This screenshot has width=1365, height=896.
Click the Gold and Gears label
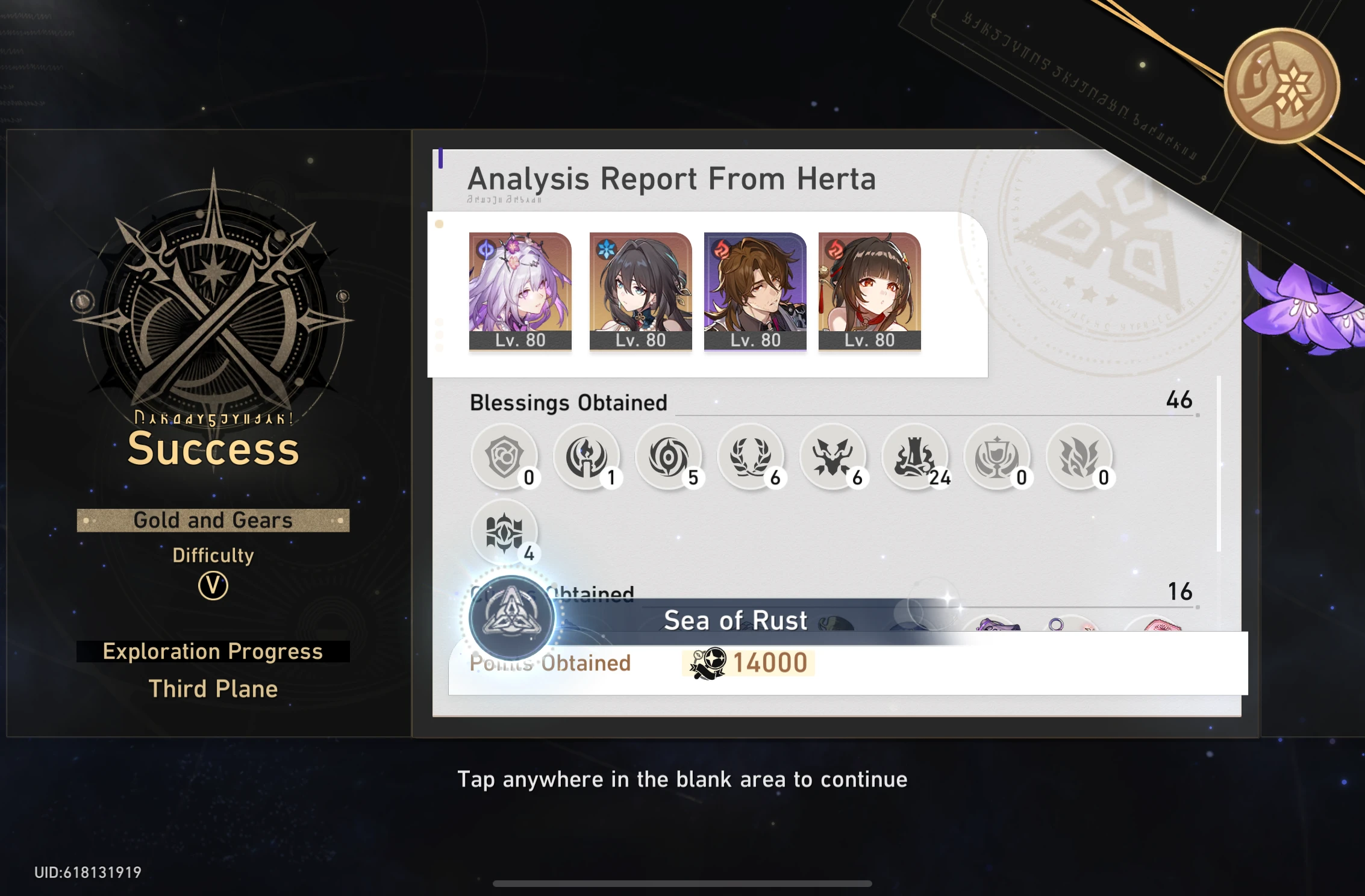click(212, 520)
